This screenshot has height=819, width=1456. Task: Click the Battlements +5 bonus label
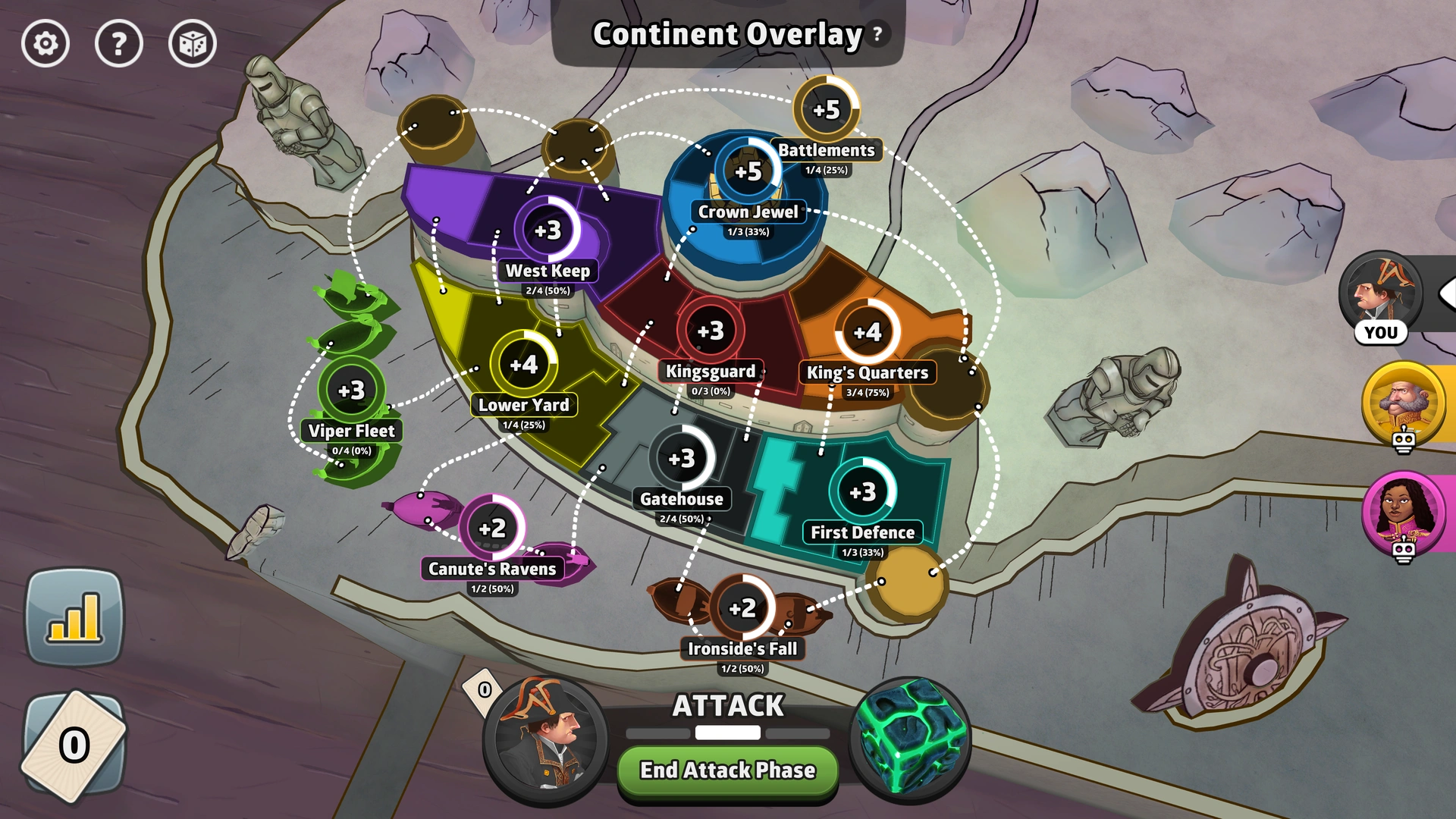(827, 109)
